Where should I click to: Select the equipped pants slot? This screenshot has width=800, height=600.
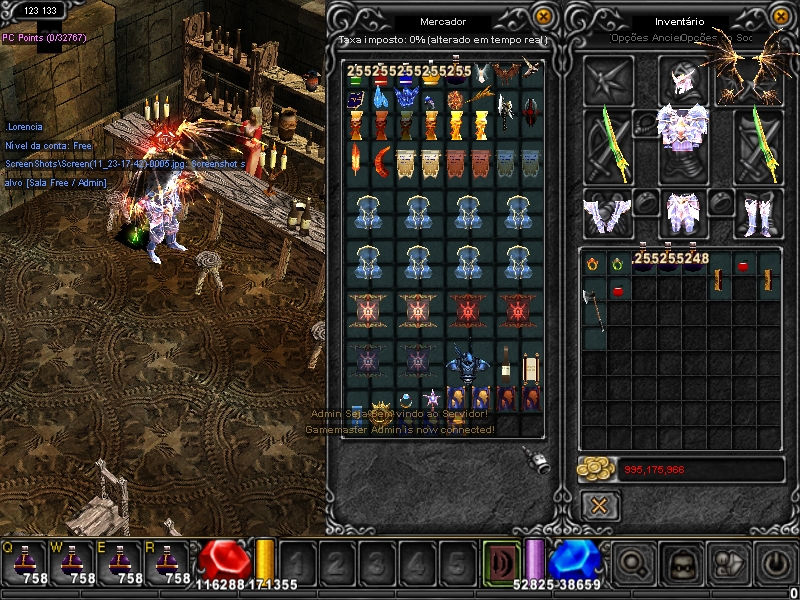pos(684,213)
